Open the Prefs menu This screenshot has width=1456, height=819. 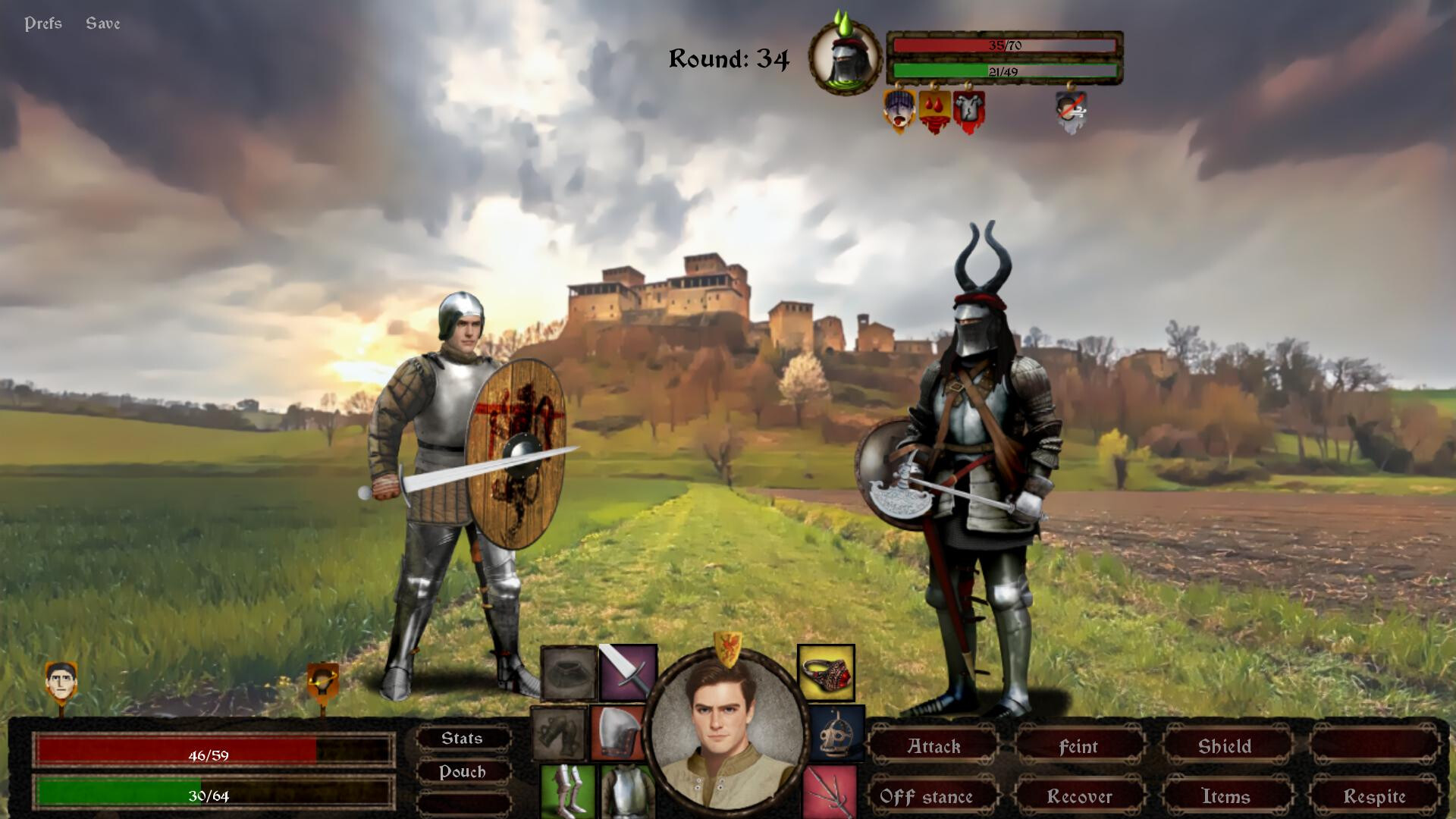(43, 23)
